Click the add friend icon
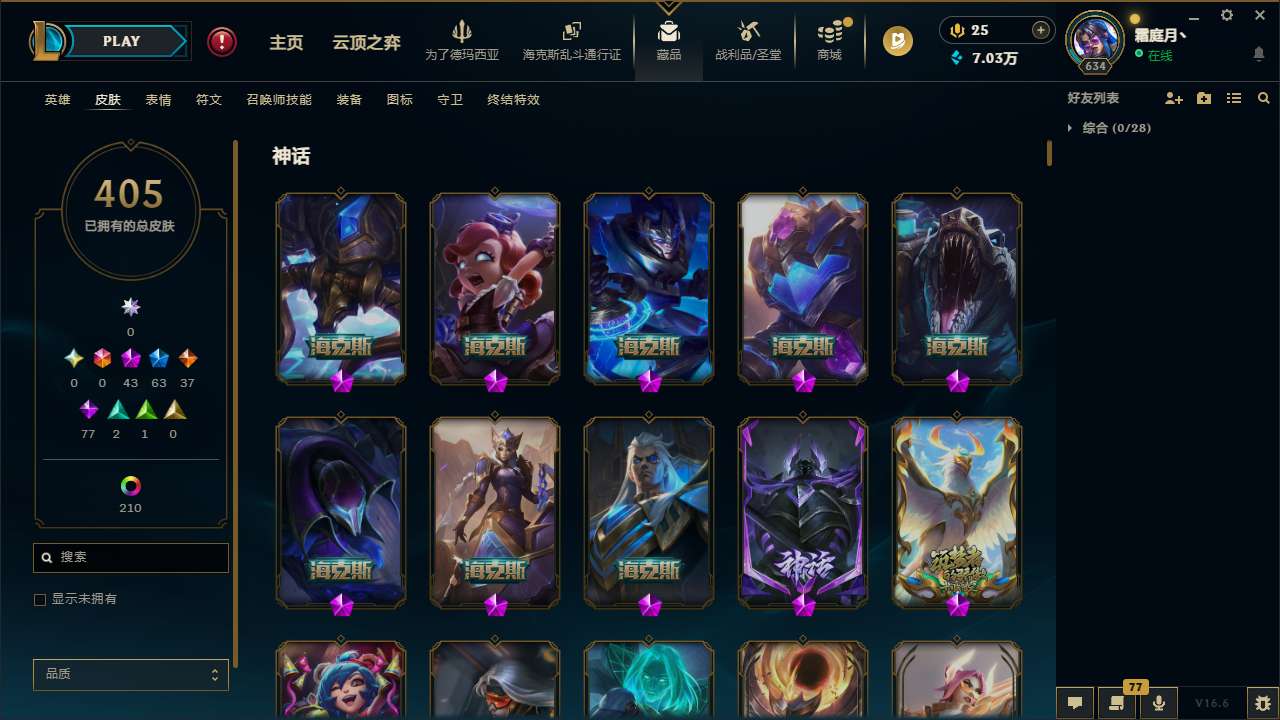Screen dimensions: 1280x720 (1171, 98)
